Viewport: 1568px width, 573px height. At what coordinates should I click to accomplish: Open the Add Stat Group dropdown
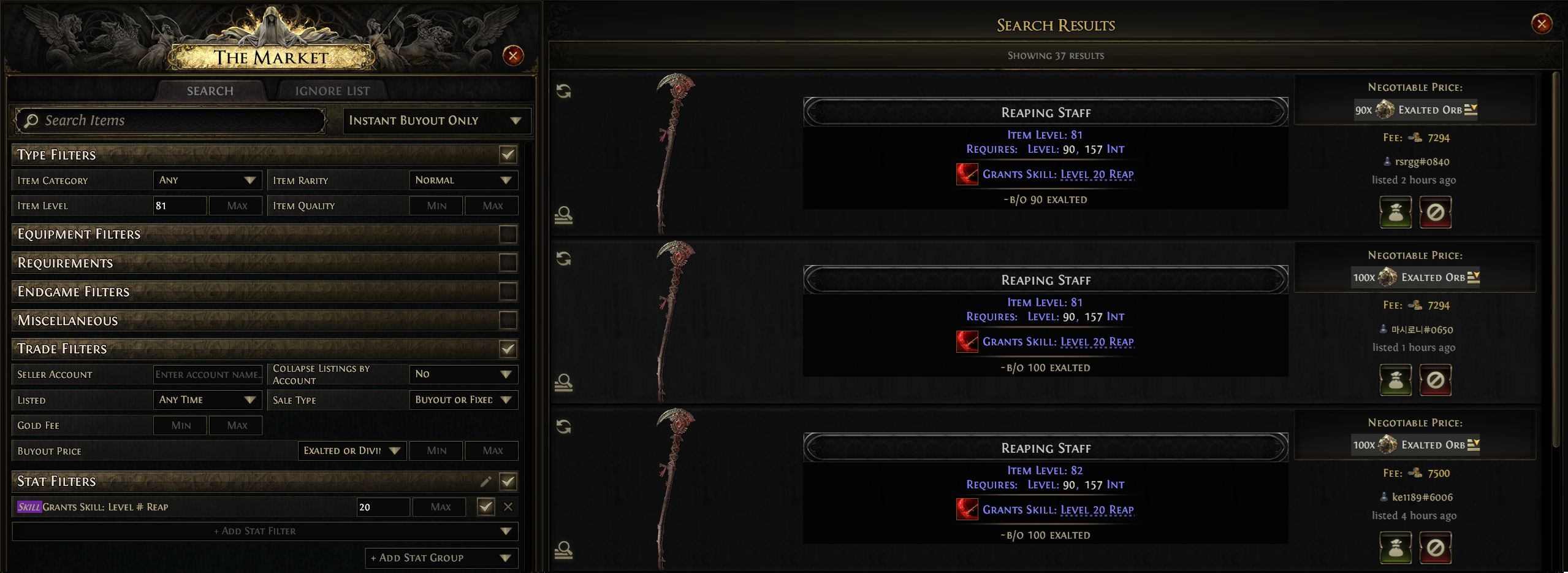click(x=441, y=558)
